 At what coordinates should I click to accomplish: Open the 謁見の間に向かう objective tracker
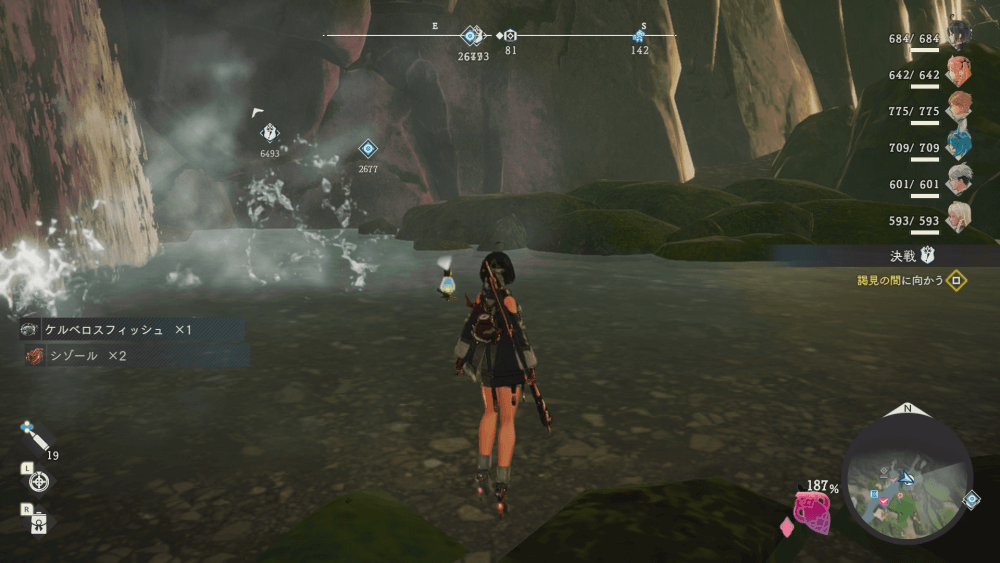910,281
